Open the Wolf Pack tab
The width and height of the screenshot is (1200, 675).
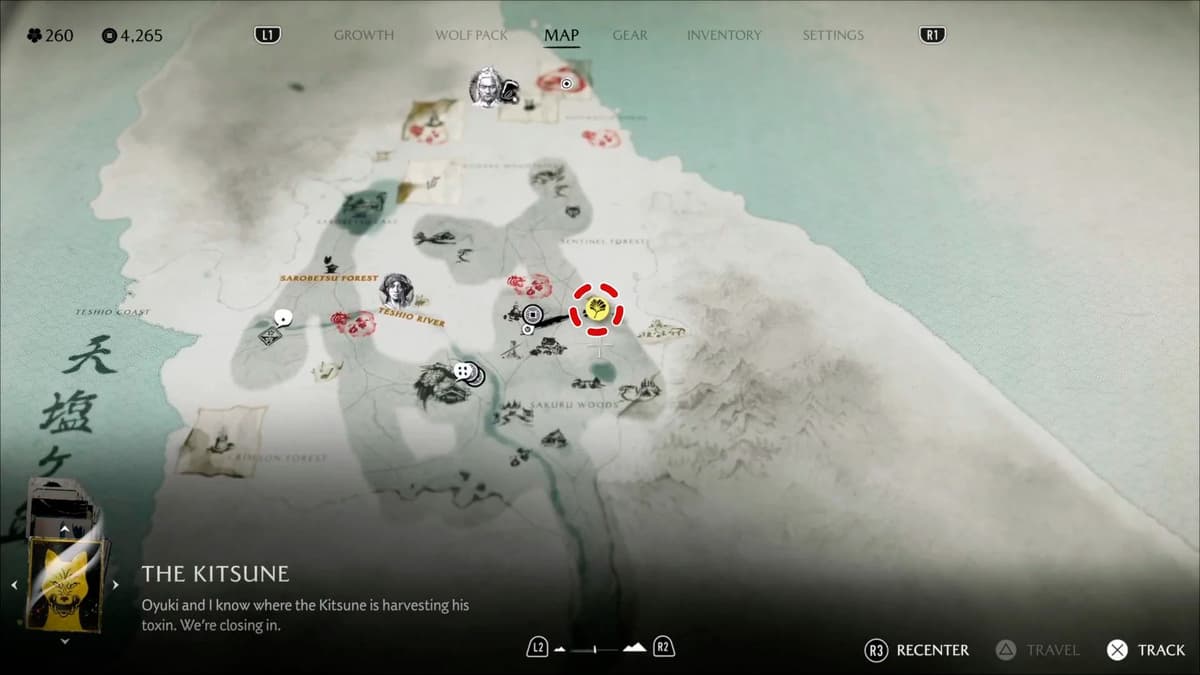[471, 35]
